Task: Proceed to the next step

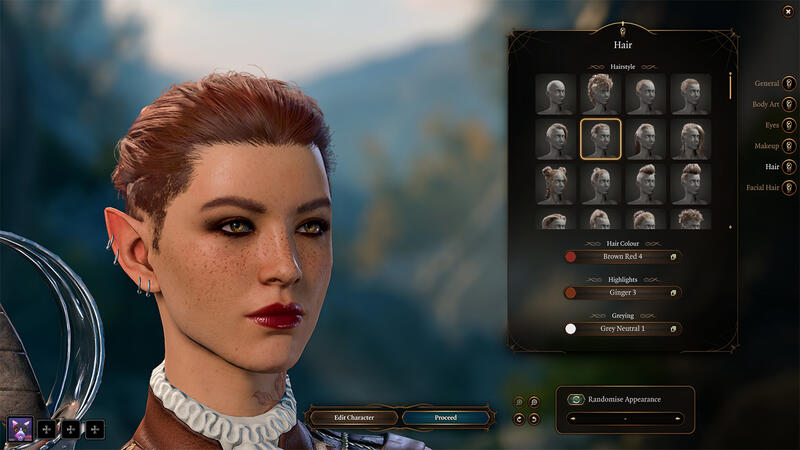Action: (446, 417)
